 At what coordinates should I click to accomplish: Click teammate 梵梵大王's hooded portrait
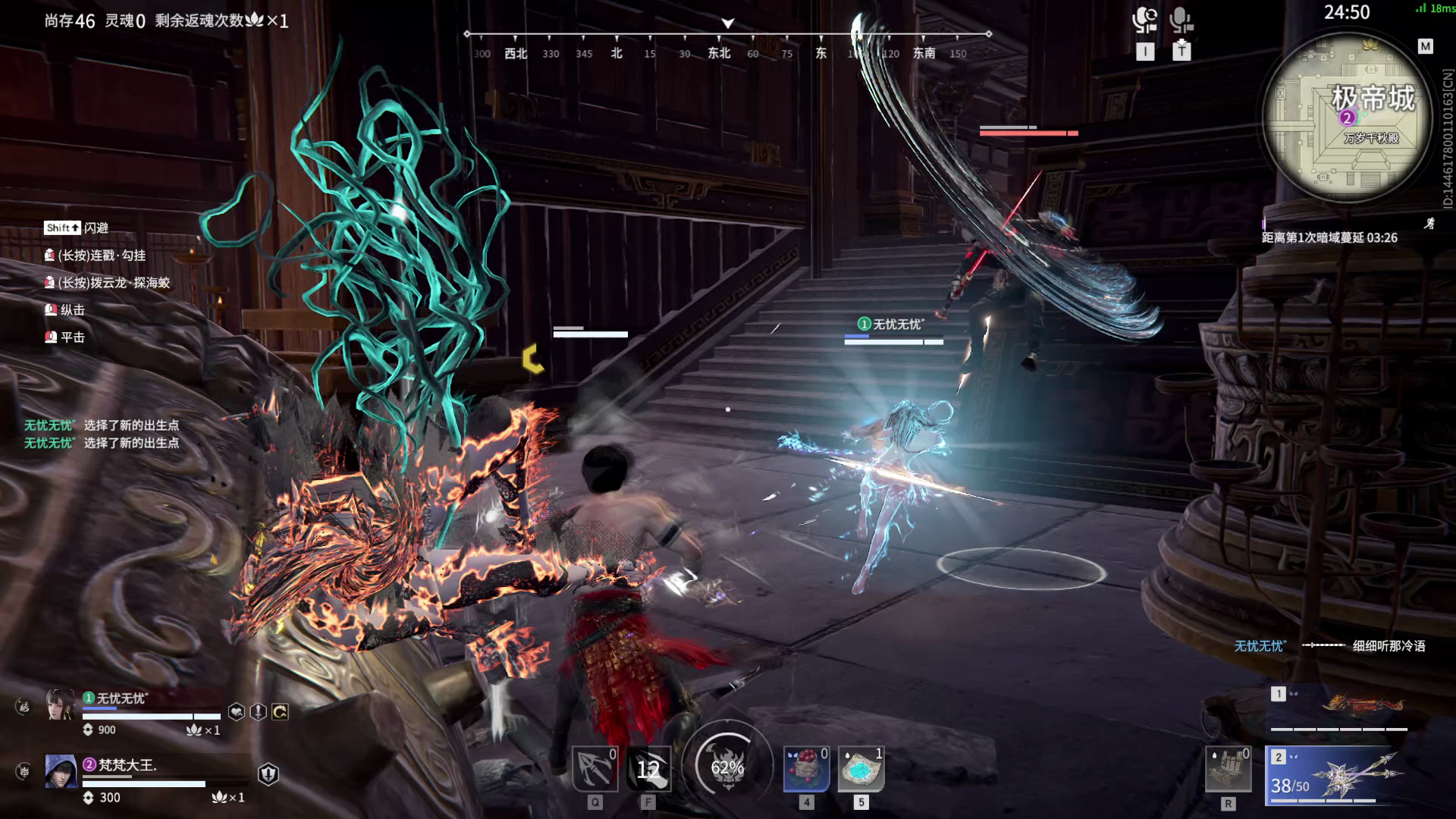[61, 771]
